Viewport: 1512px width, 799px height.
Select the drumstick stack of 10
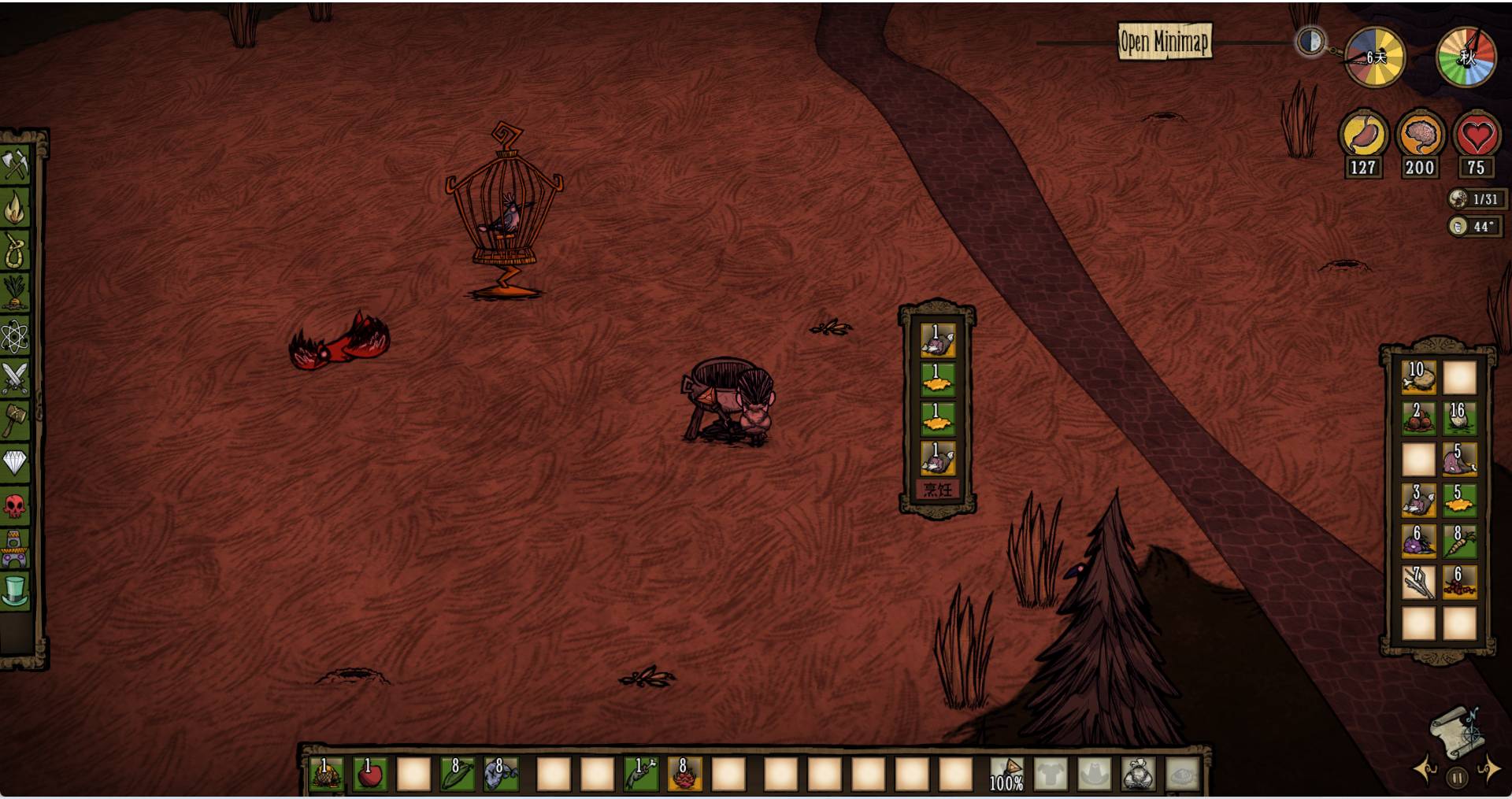1418,378
